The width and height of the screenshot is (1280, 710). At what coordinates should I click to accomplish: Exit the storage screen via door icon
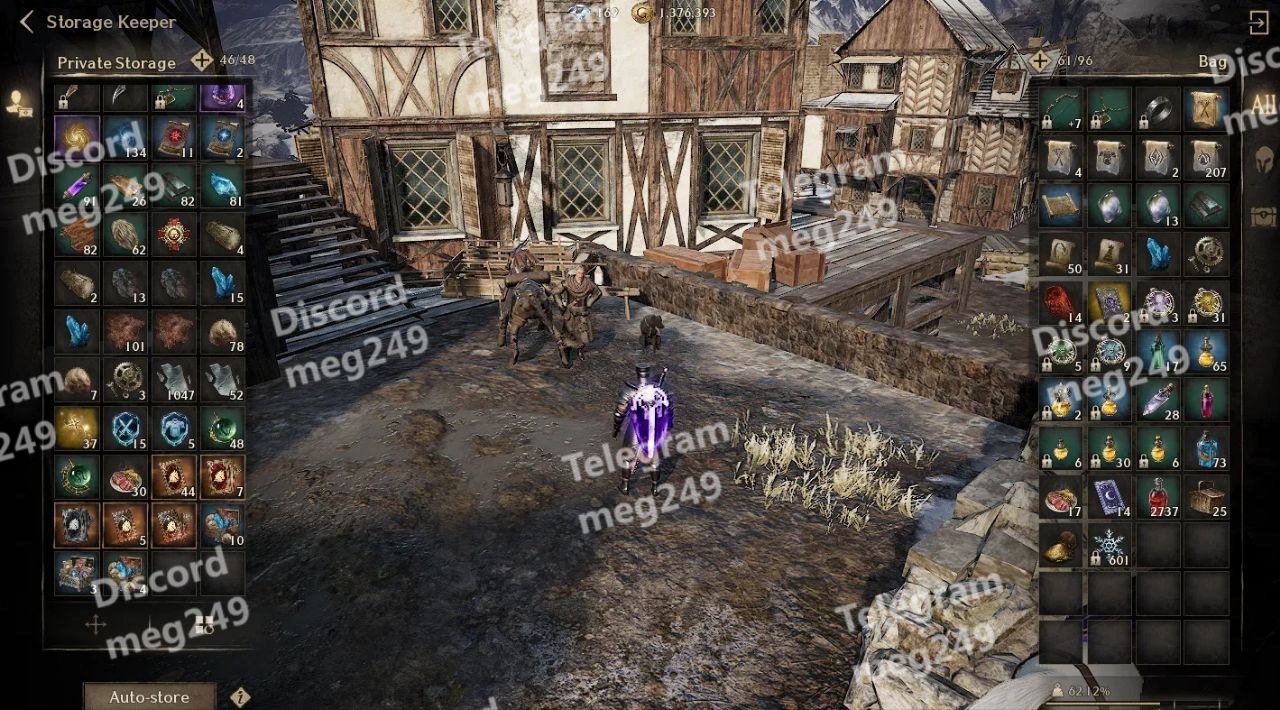click(1259, 22)
